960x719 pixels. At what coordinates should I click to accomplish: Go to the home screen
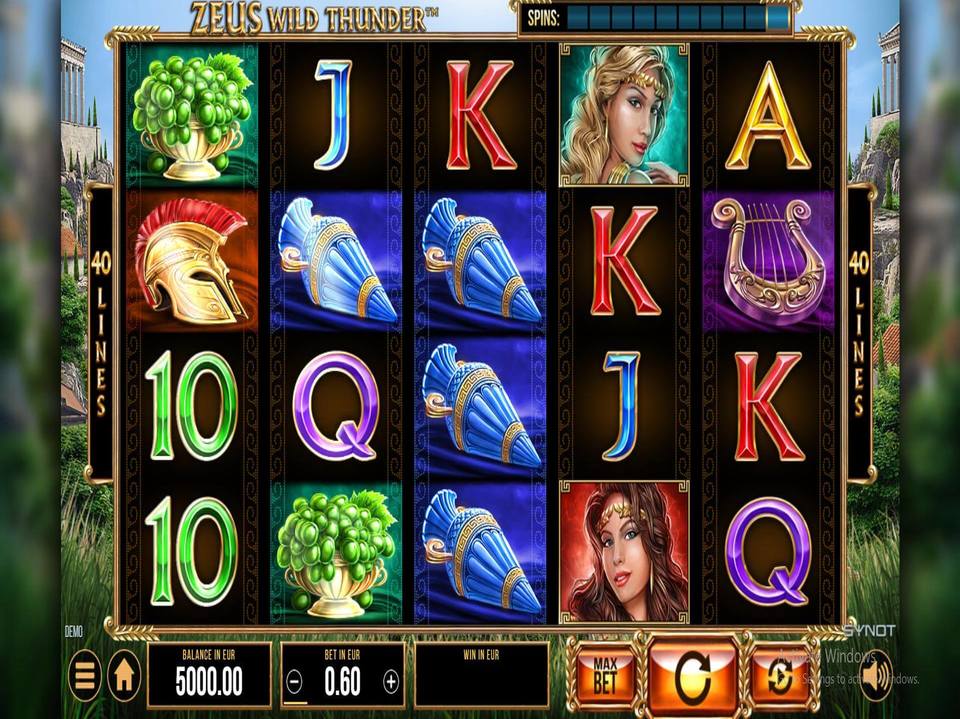[124, 675]
